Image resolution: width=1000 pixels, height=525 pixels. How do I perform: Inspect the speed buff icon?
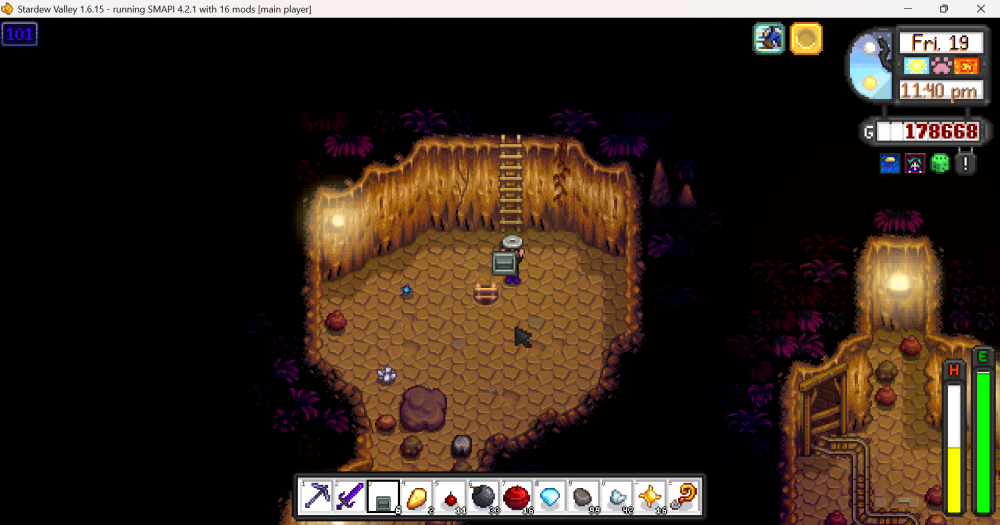click(769, 39)
